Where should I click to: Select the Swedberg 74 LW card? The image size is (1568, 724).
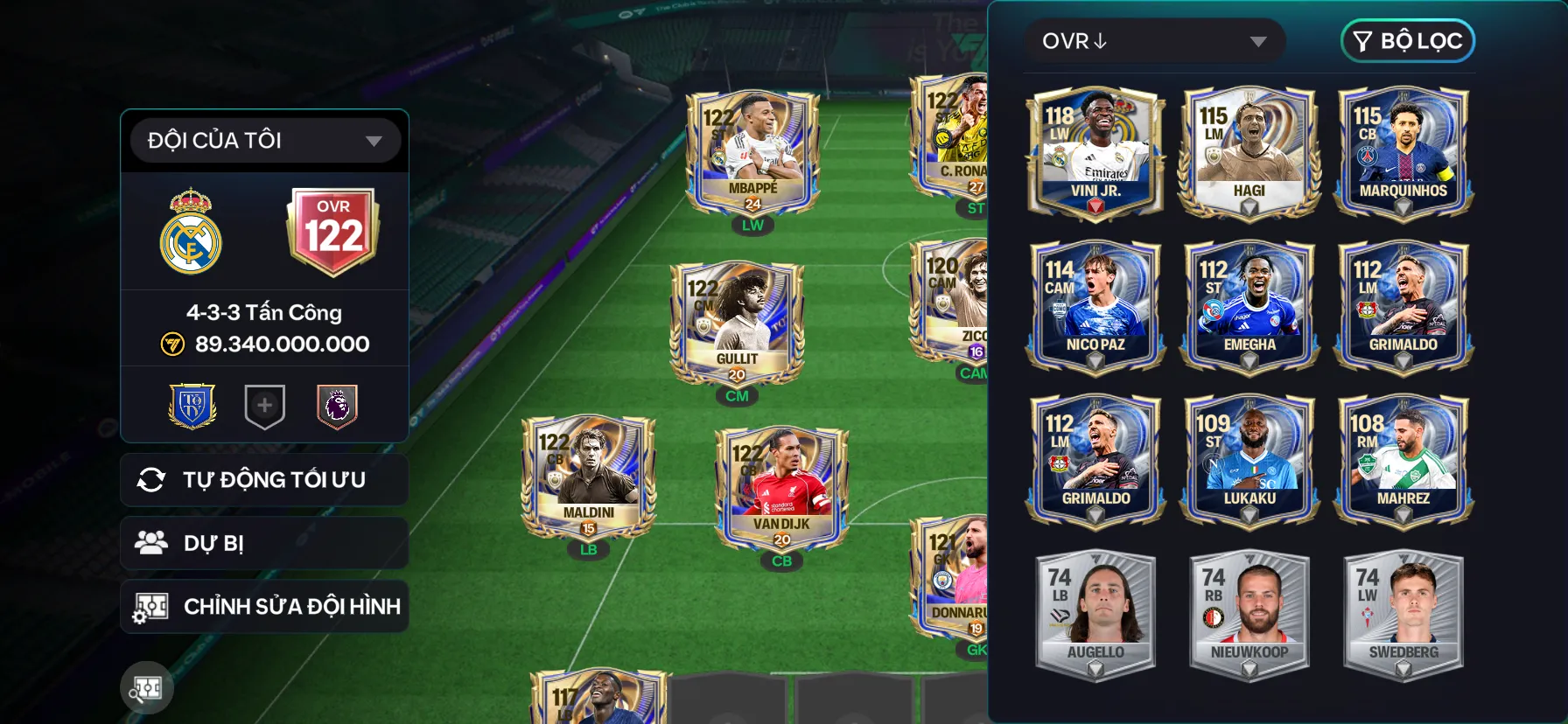(1402, 612)
